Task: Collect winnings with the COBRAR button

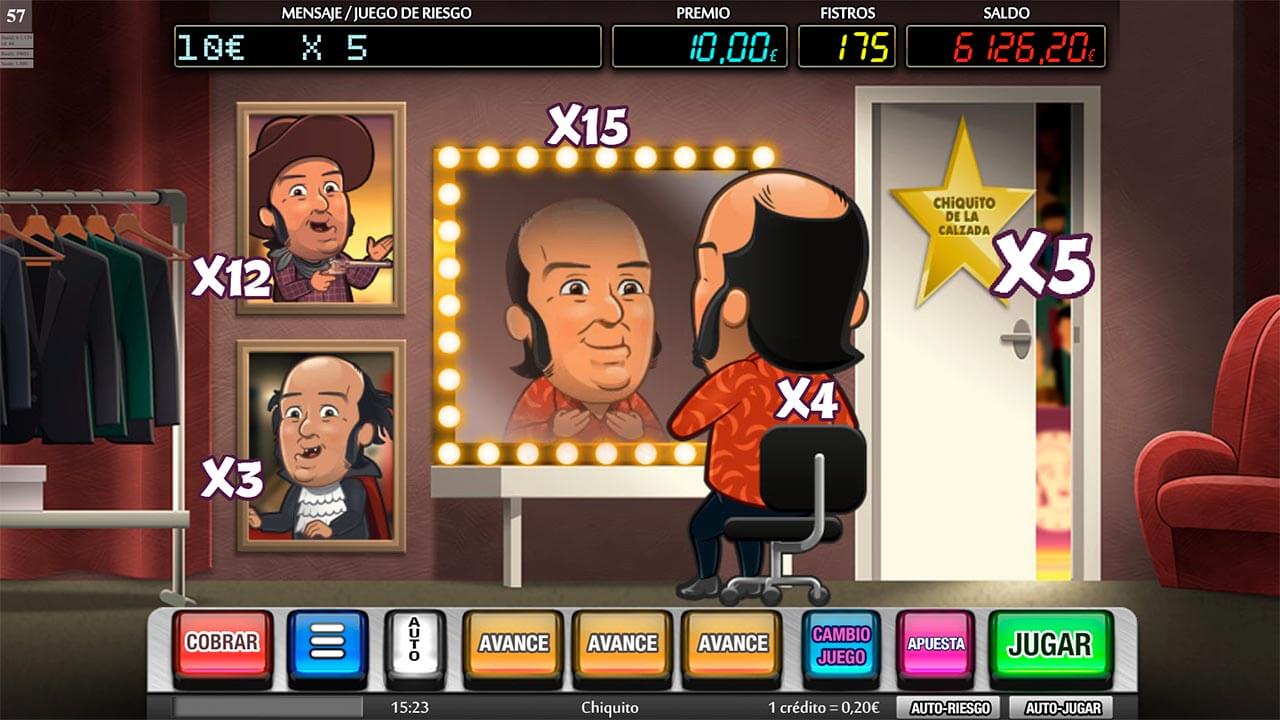Action: 222,643
